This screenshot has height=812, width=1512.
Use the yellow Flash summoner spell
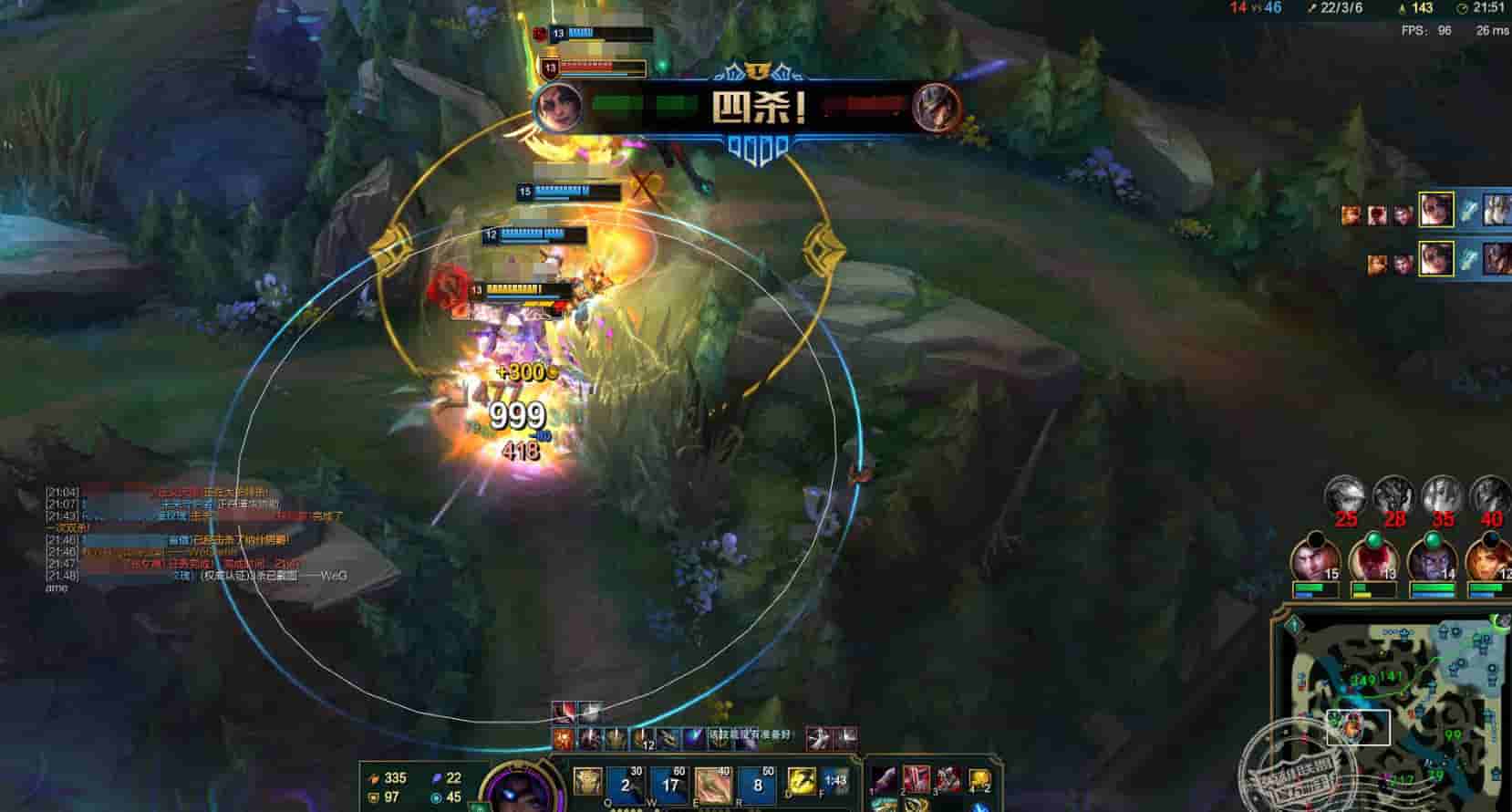801,782
